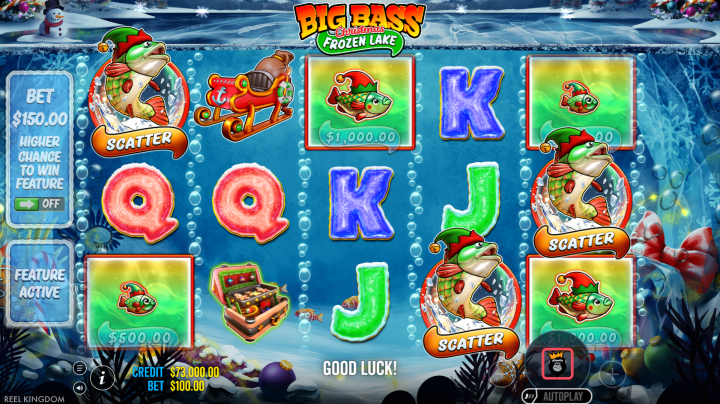720x404 pixels.
Task: Increase the bet with the plus button
Action: [x=611, y=374]
